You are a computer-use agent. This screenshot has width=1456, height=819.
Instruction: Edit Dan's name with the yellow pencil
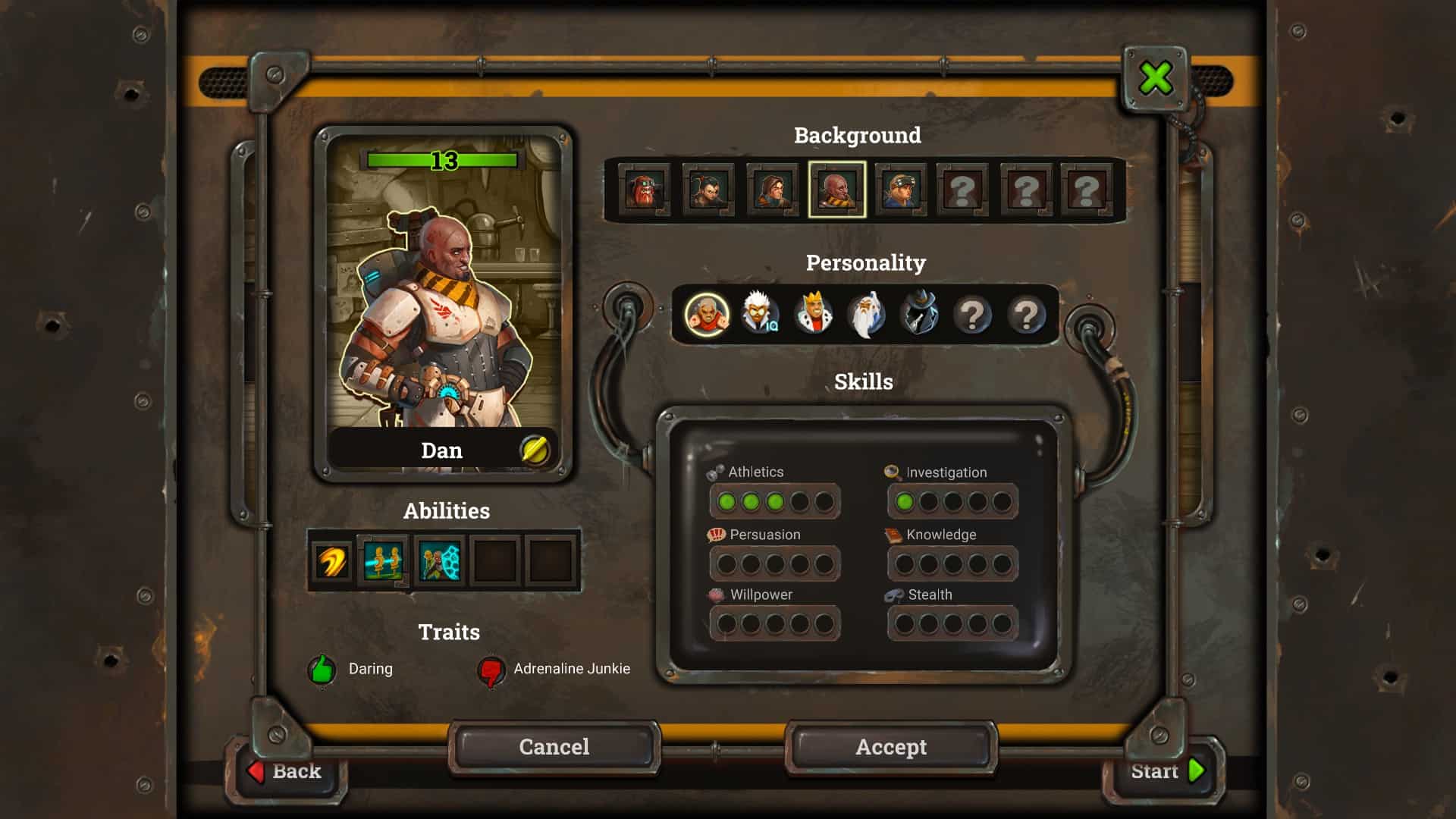click(535, 450)
